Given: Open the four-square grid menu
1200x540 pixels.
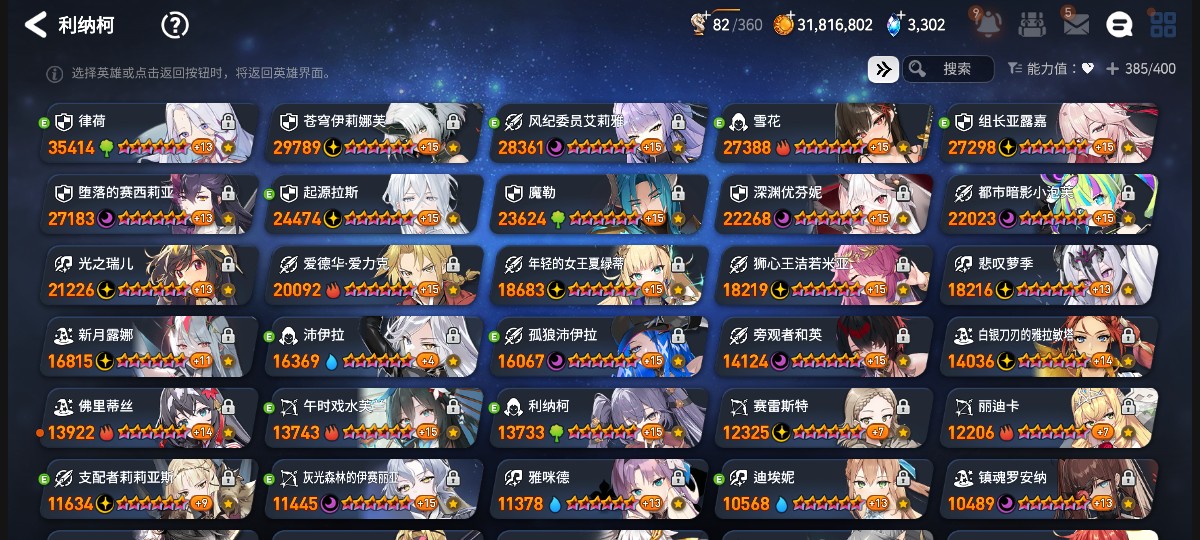Looking at the screenshot, I should tap(1163, 25).
